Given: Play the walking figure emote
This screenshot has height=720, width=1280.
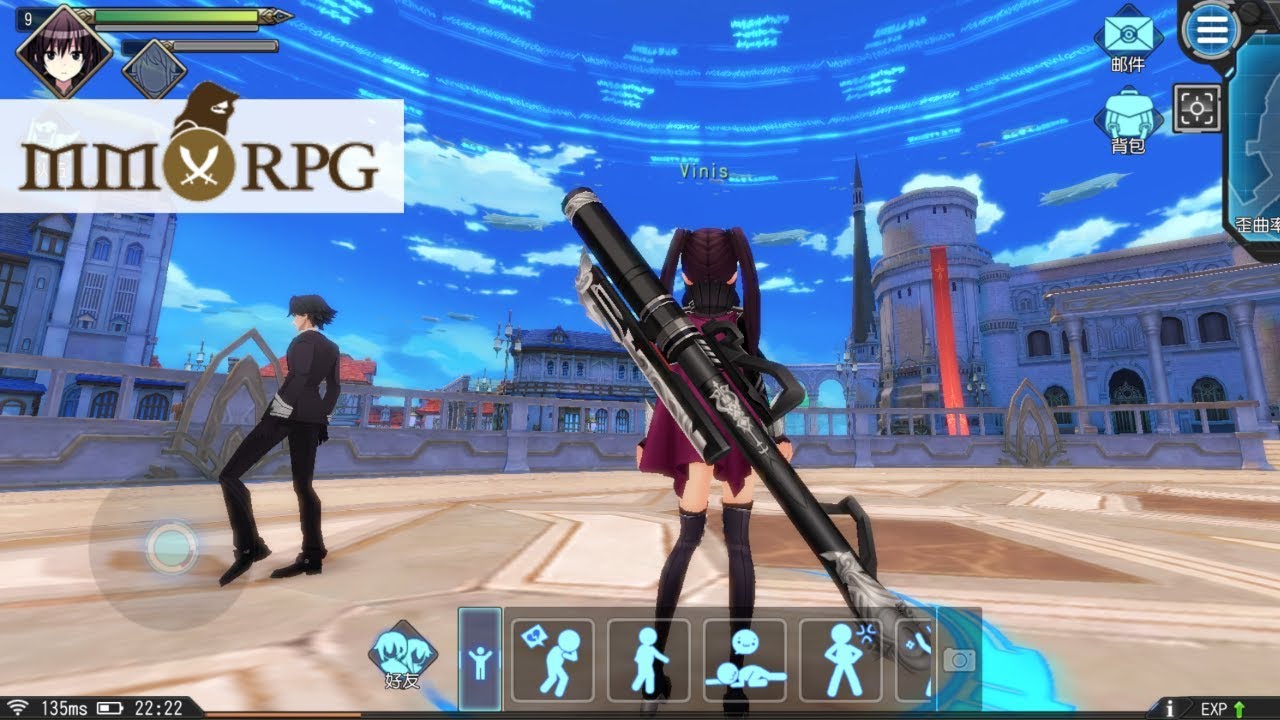Looking at the screenshot, I should tap(648, 660).
